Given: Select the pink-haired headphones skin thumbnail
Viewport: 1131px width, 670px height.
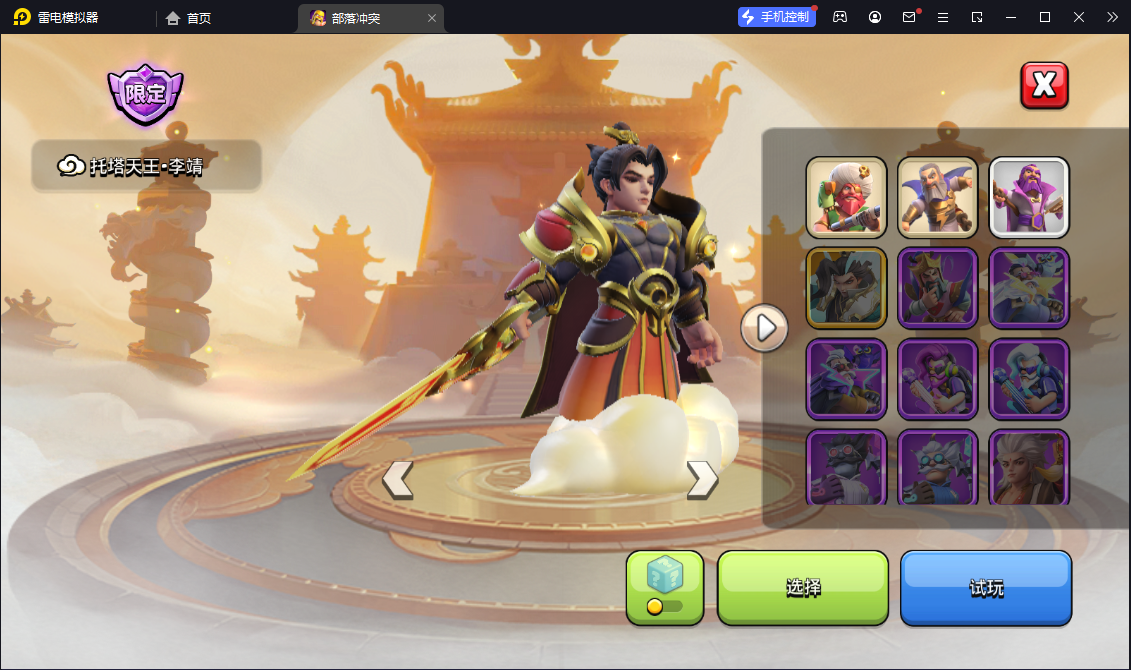Looking at the screenshot, I should 937,378.
